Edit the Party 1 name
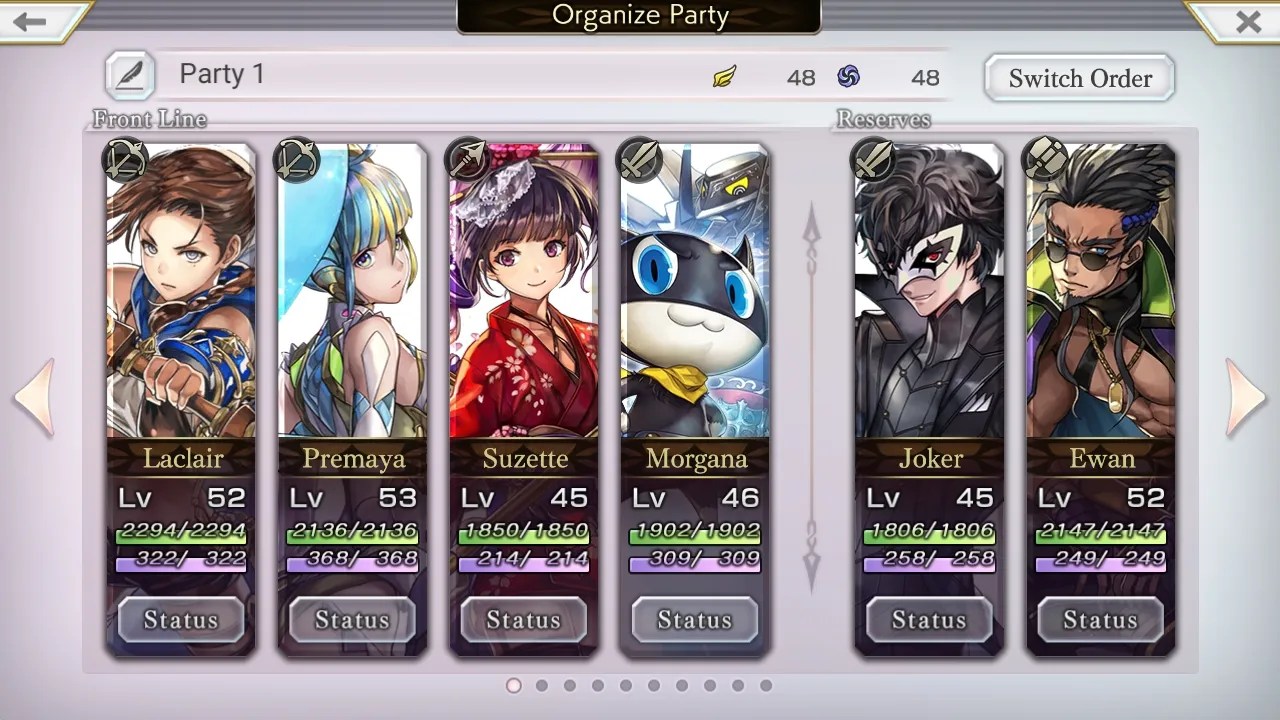The width and height of the screenshot is (1280, 720). pos(130,75)
